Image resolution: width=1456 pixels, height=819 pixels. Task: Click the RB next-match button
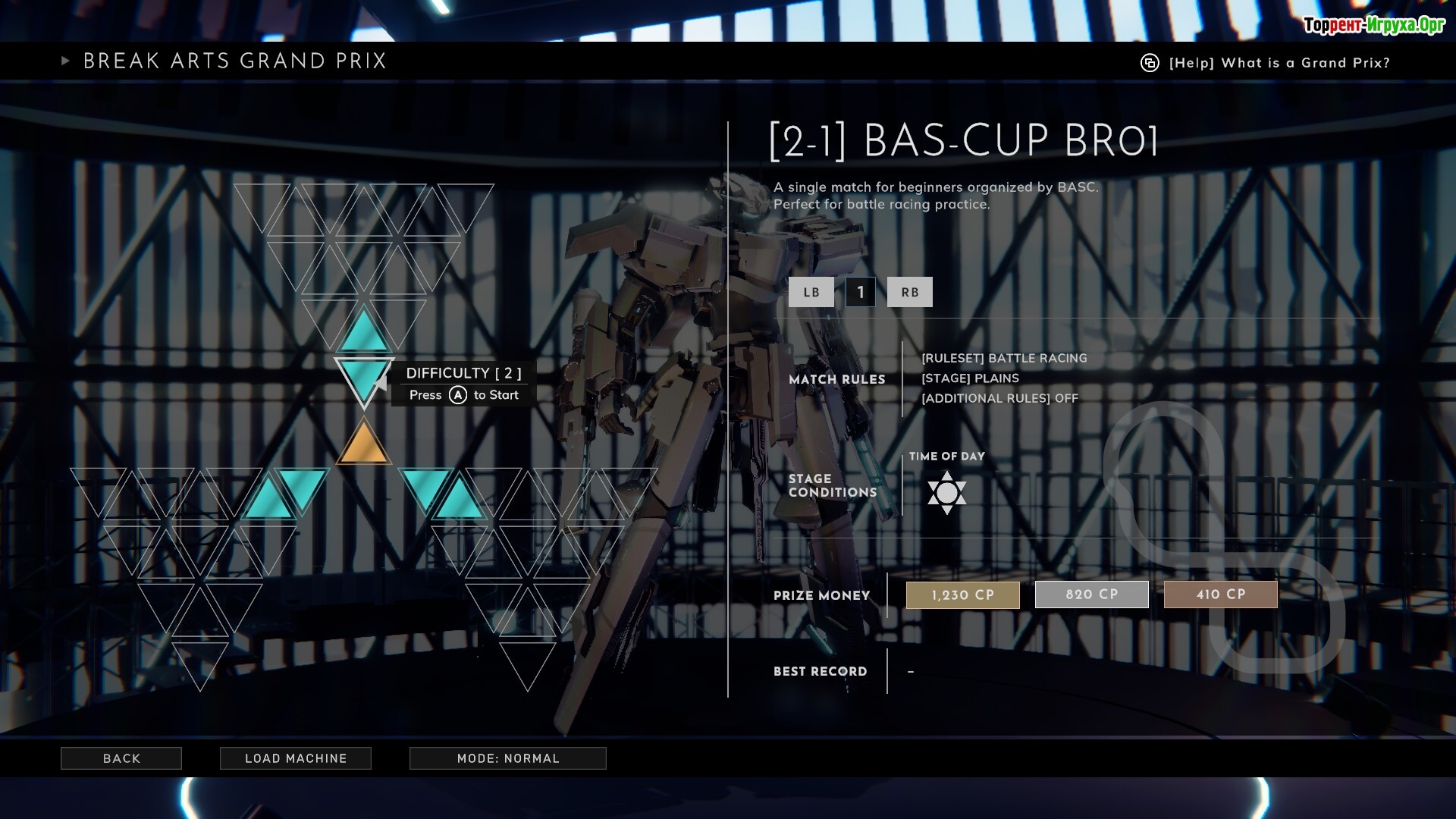coord(909,292)
